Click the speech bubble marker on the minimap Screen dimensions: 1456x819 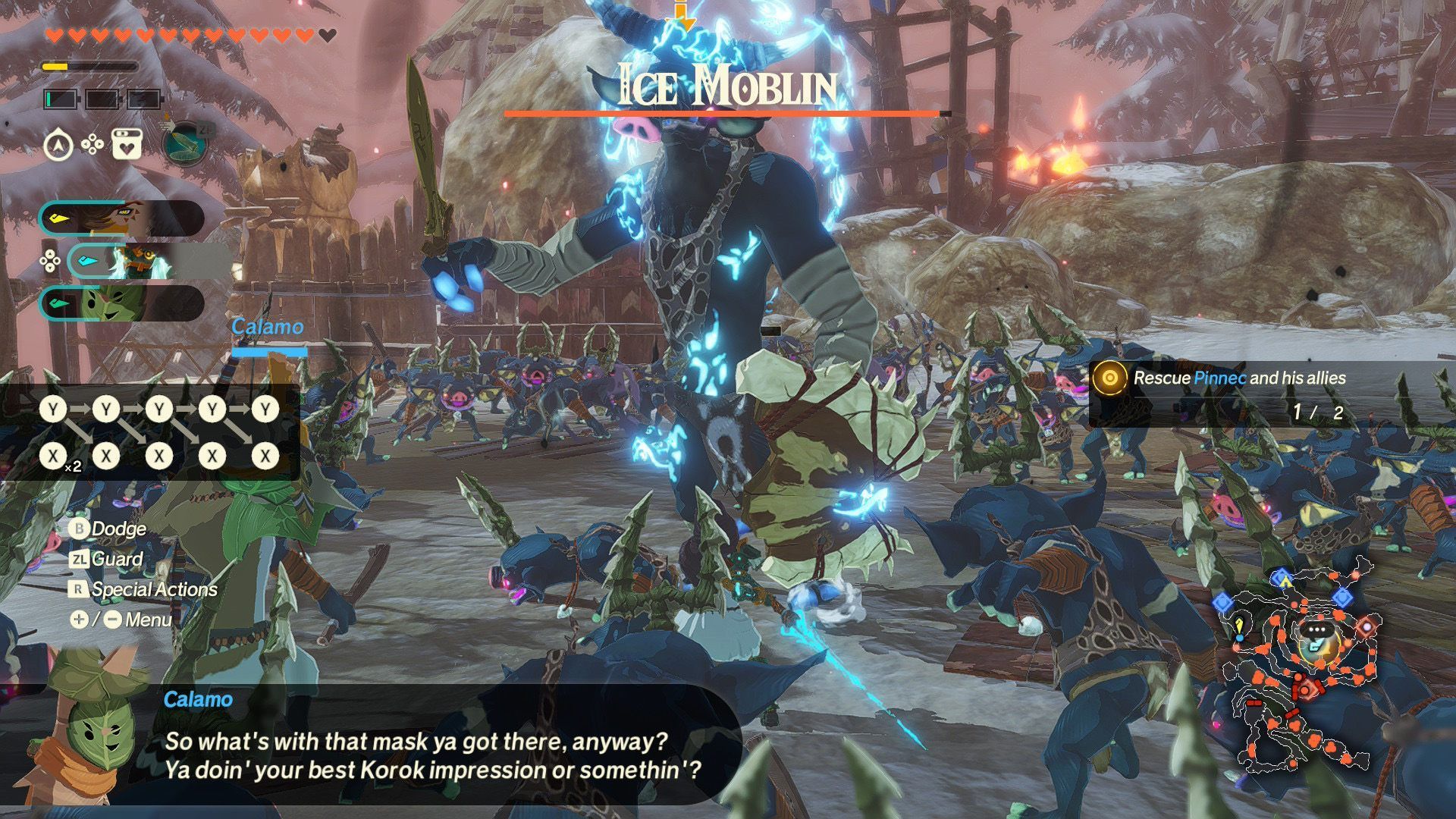pos(1316,630)
